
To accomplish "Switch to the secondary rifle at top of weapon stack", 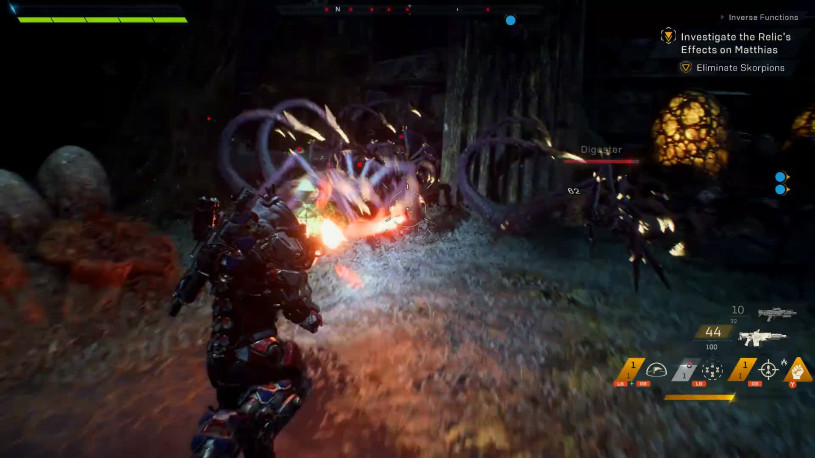I will click(x=776, y=314).
